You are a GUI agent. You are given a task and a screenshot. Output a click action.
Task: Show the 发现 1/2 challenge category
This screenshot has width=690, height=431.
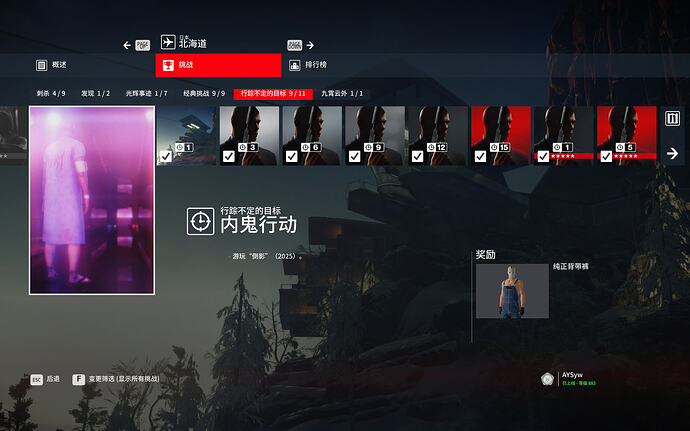[x=95, y=93]
